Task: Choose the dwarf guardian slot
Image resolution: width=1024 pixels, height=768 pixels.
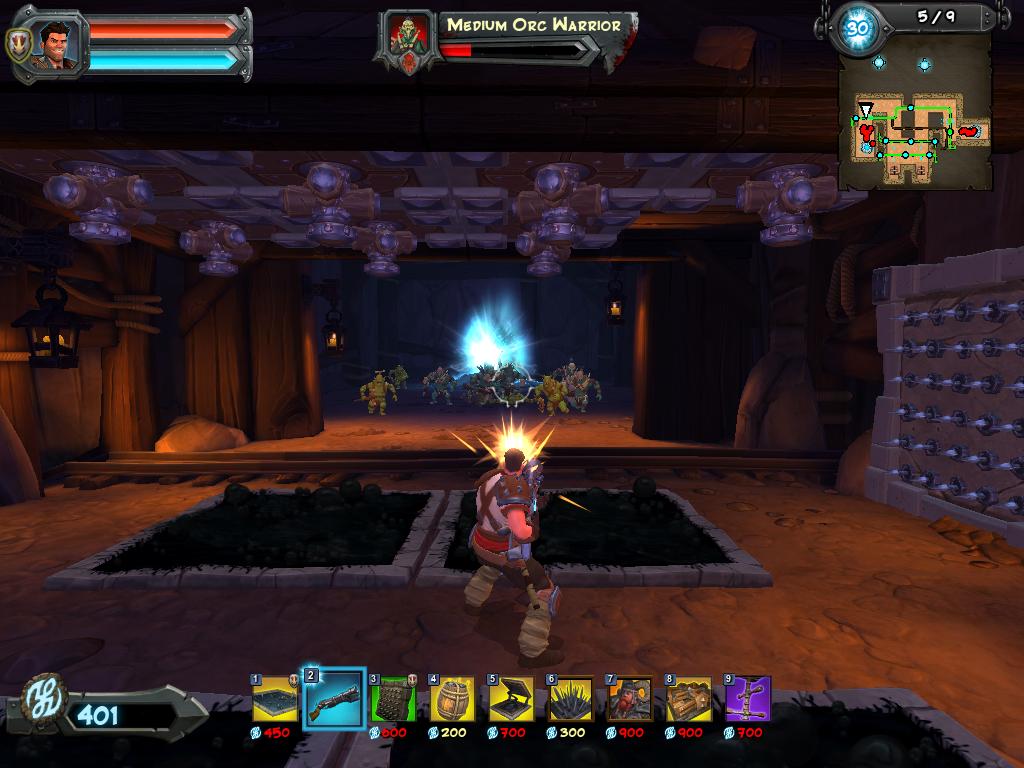Action: pyautogui.click(x=629, y=699)
